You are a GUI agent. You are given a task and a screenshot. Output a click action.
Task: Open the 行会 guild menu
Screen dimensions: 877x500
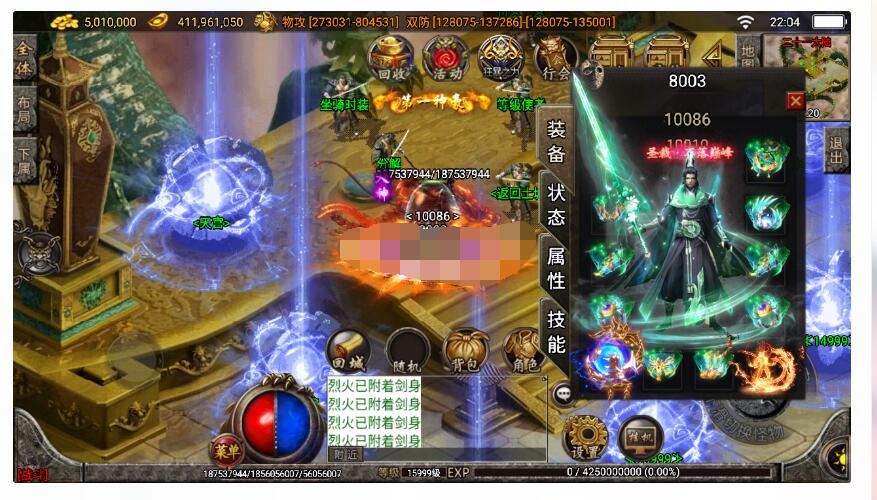coord(554,60)
